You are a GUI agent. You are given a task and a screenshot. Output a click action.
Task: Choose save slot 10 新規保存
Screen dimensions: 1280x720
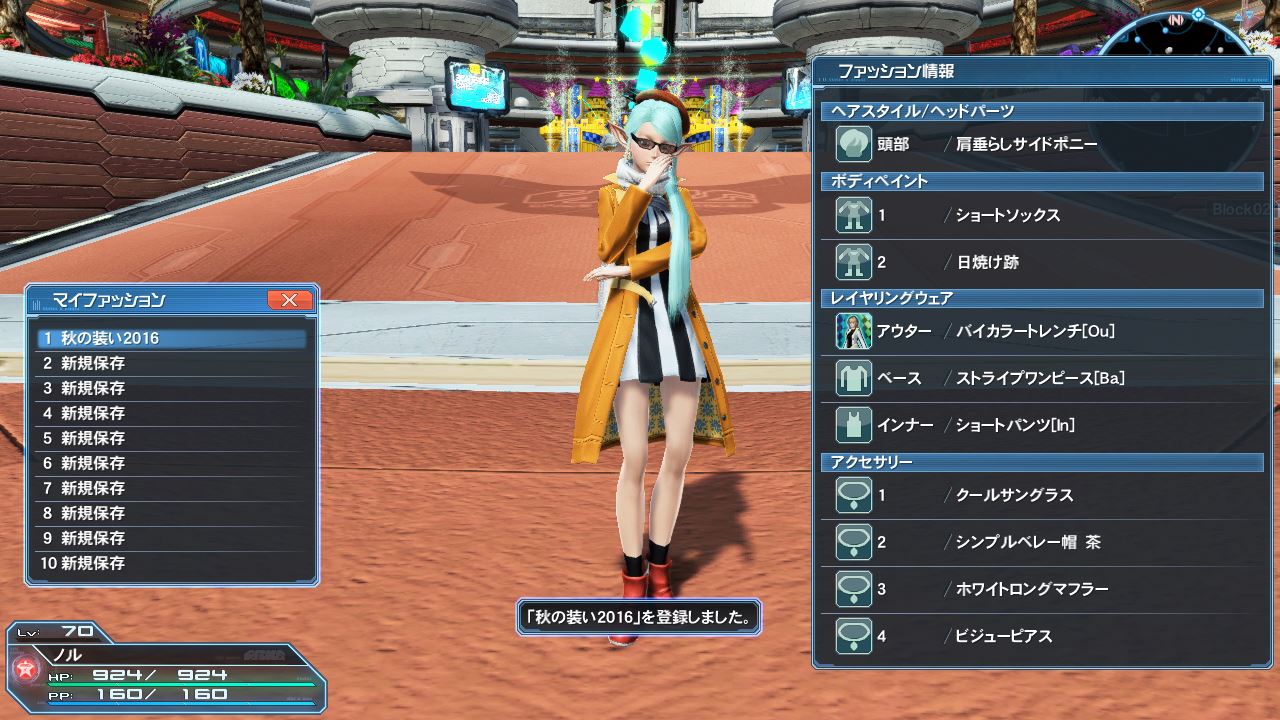point(171,563)
